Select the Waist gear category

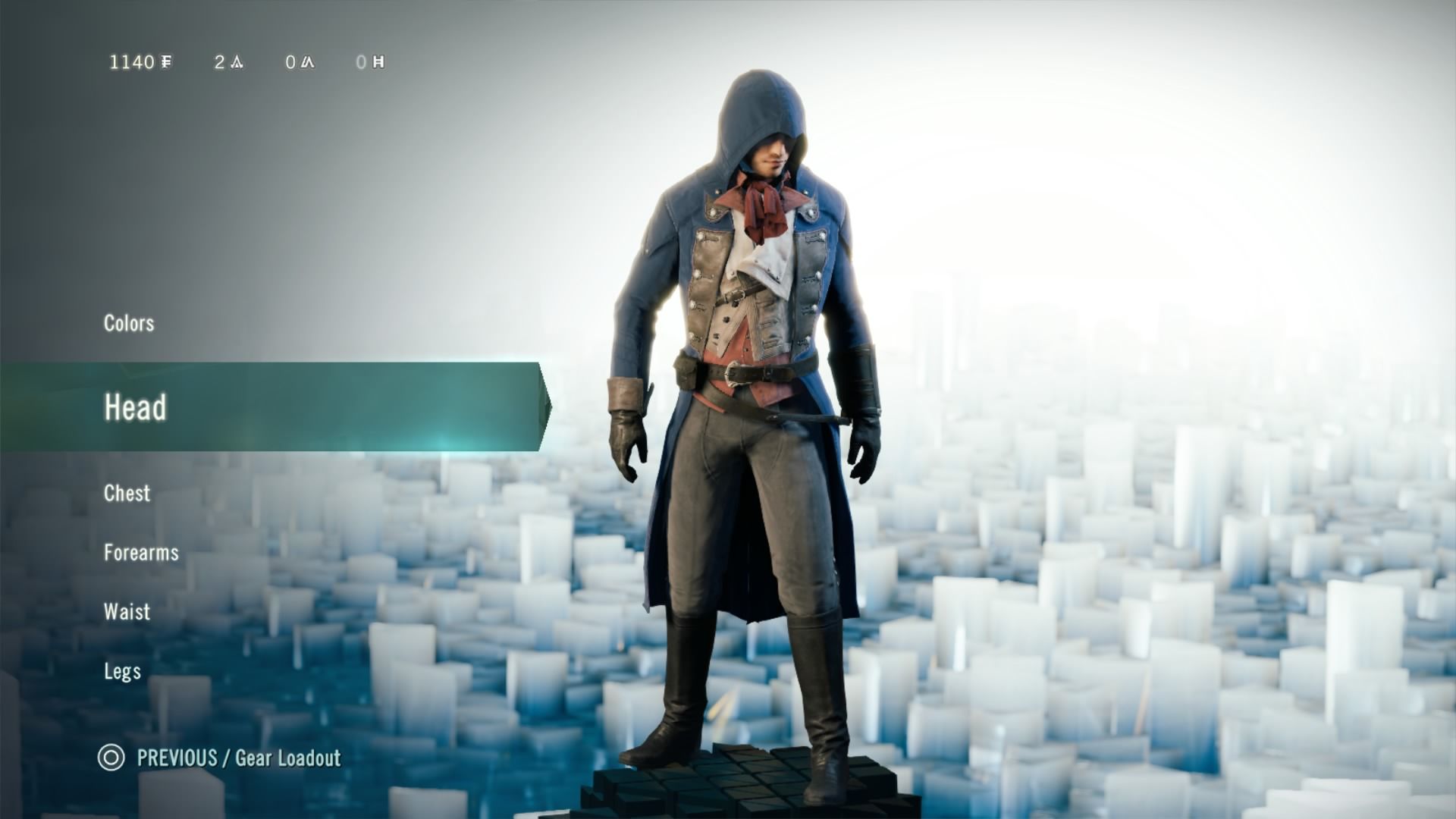(x=127, y=611)
